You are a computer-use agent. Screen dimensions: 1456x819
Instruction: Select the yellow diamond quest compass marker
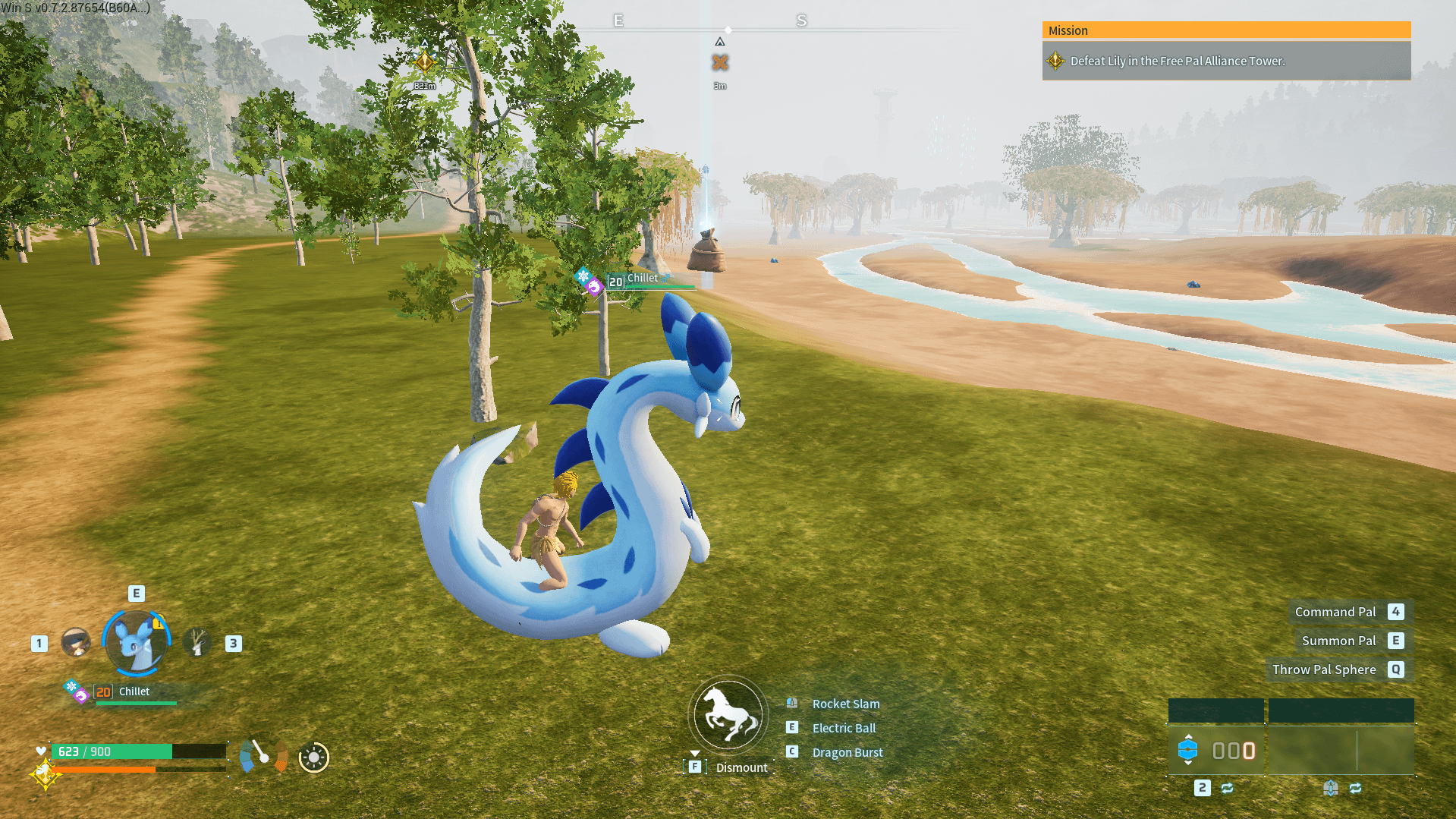click(x=424, y=61)
